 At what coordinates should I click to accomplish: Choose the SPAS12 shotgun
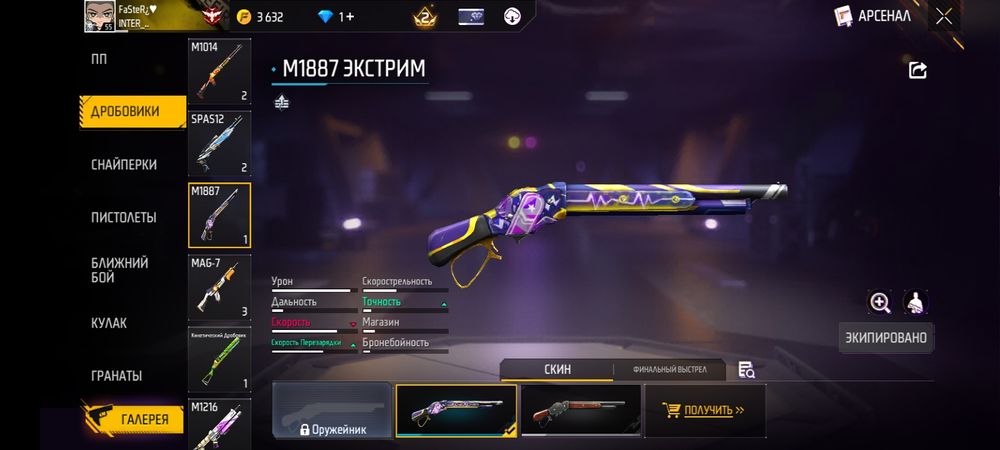pos(219,143)
